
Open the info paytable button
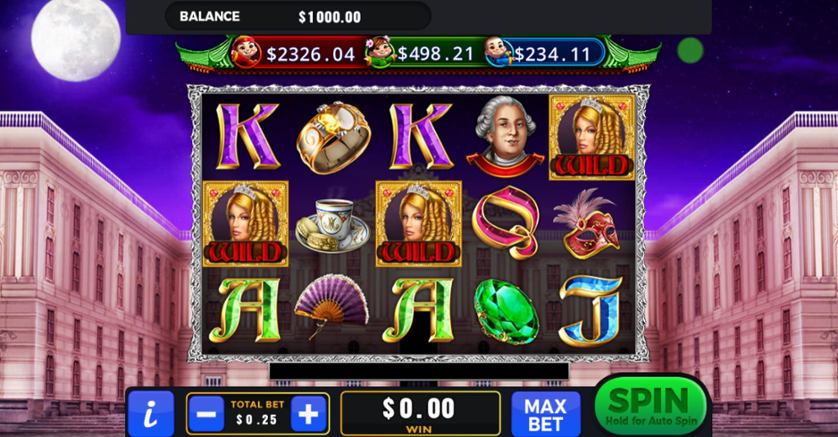[151, 412]
